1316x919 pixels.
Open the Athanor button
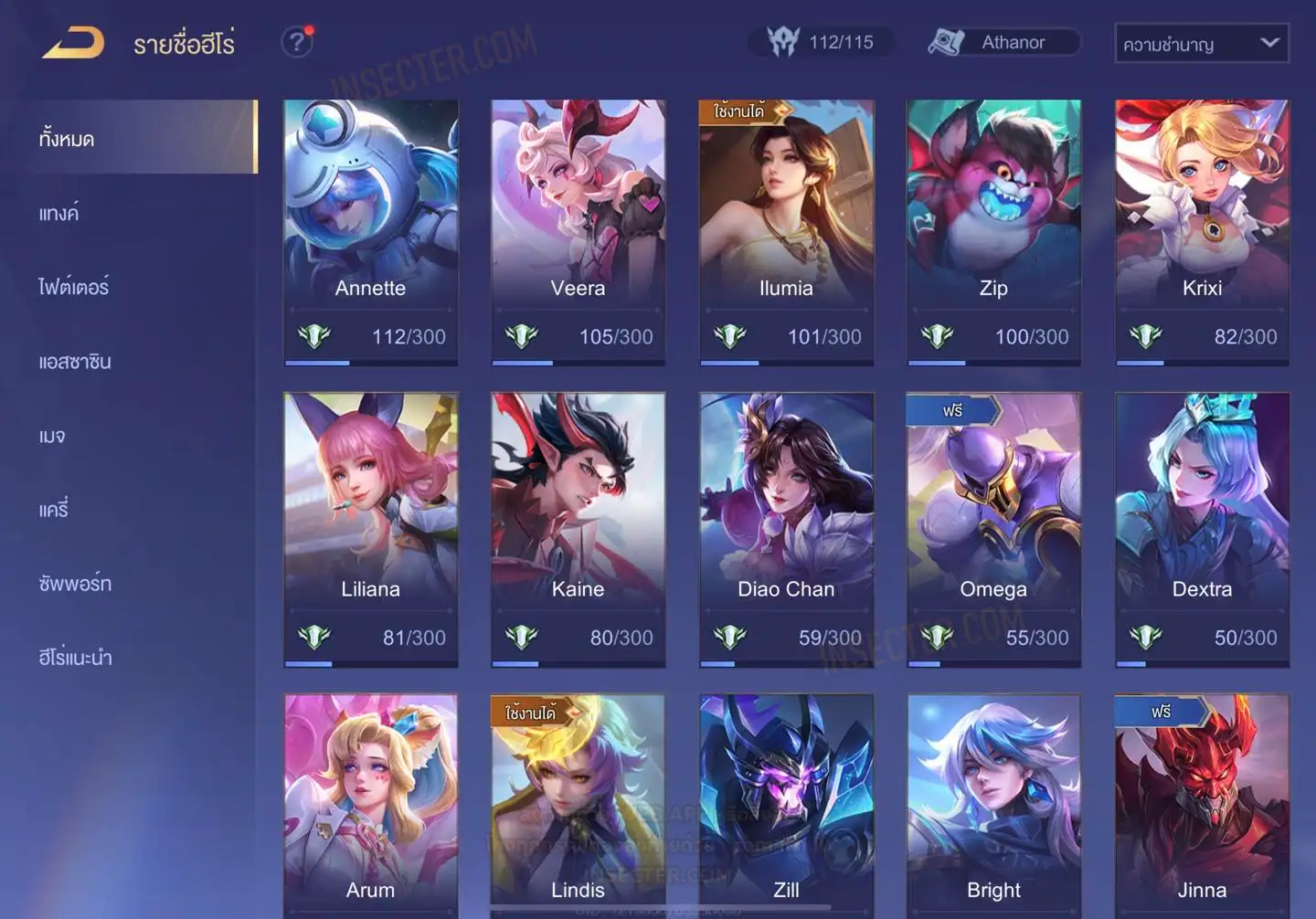[x=1003, y=42]
